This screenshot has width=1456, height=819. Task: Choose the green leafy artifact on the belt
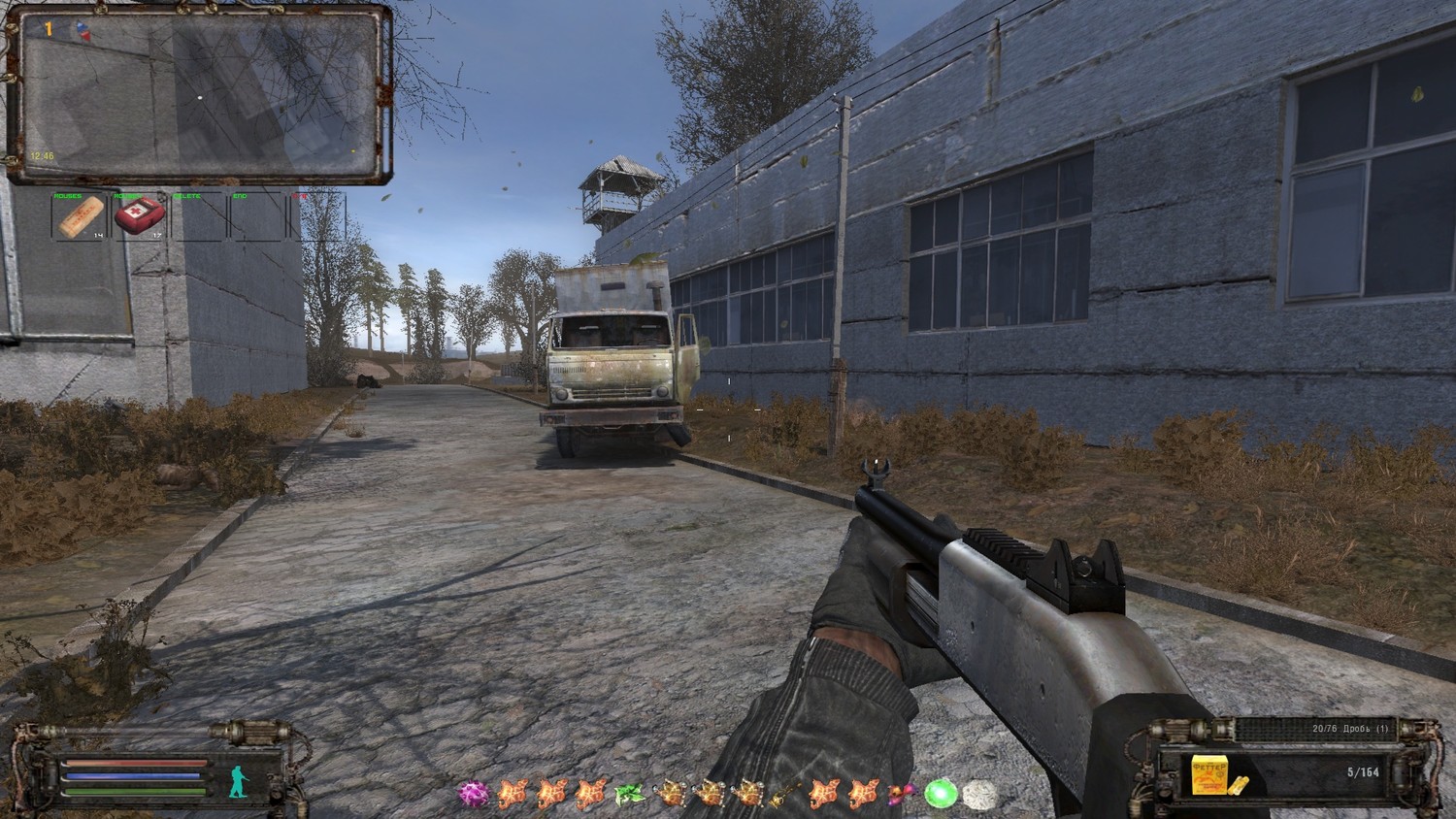click(629, 794)
